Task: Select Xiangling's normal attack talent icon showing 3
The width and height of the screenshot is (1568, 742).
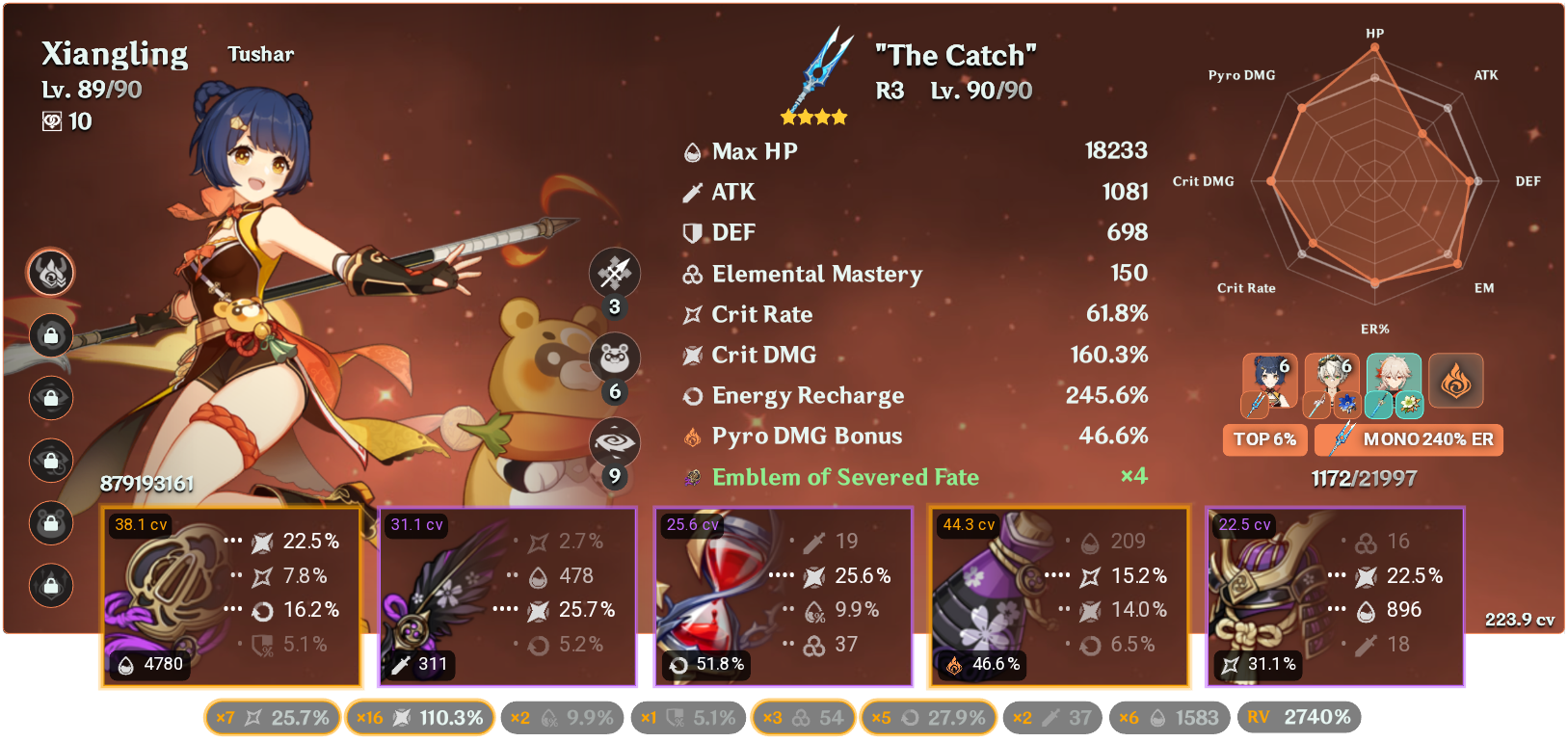Action: click(x=614, y=273)
